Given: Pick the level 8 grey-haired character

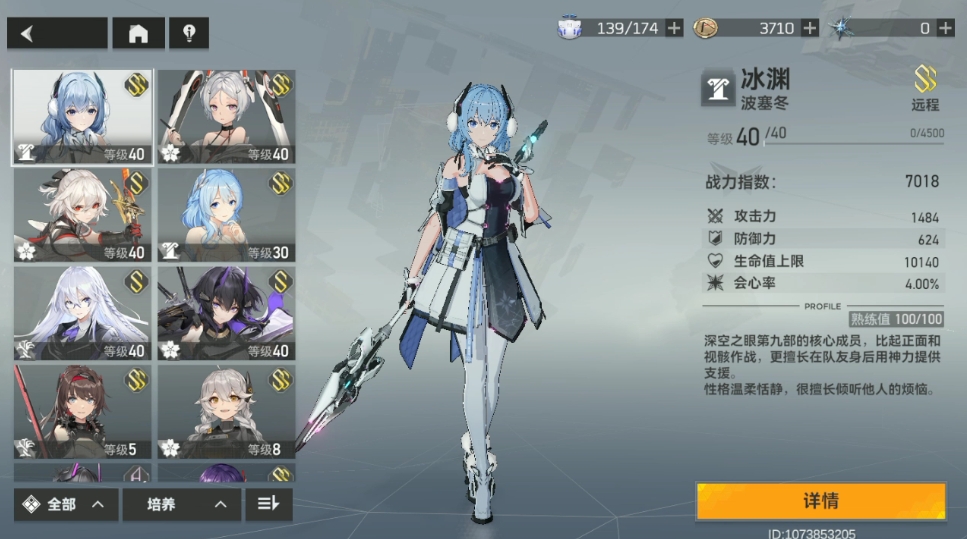Looking at the screenshot, I should click(x=226, y=411).
